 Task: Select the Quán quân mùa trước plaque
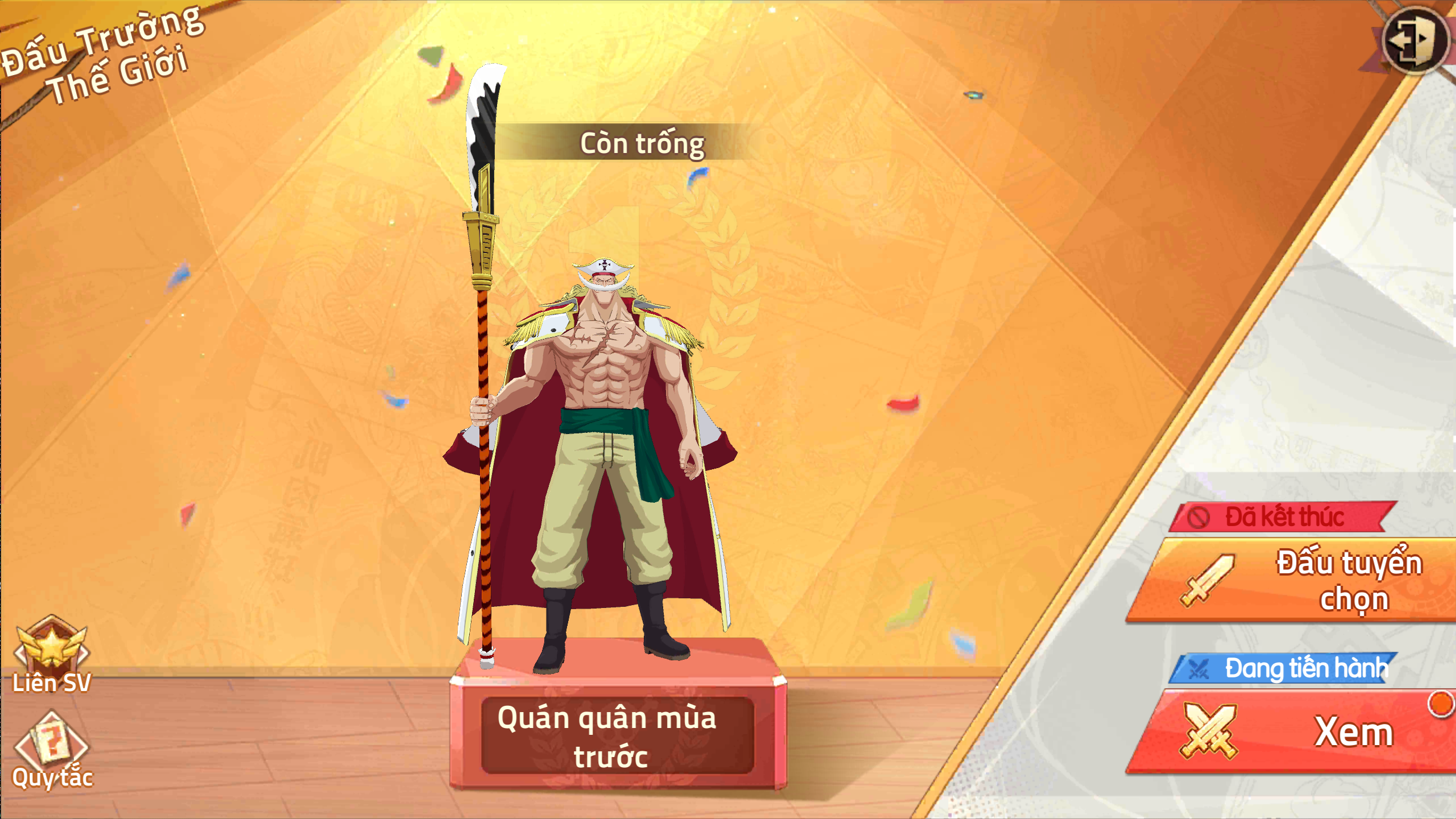pyautogui.click(x=618, y=736)
